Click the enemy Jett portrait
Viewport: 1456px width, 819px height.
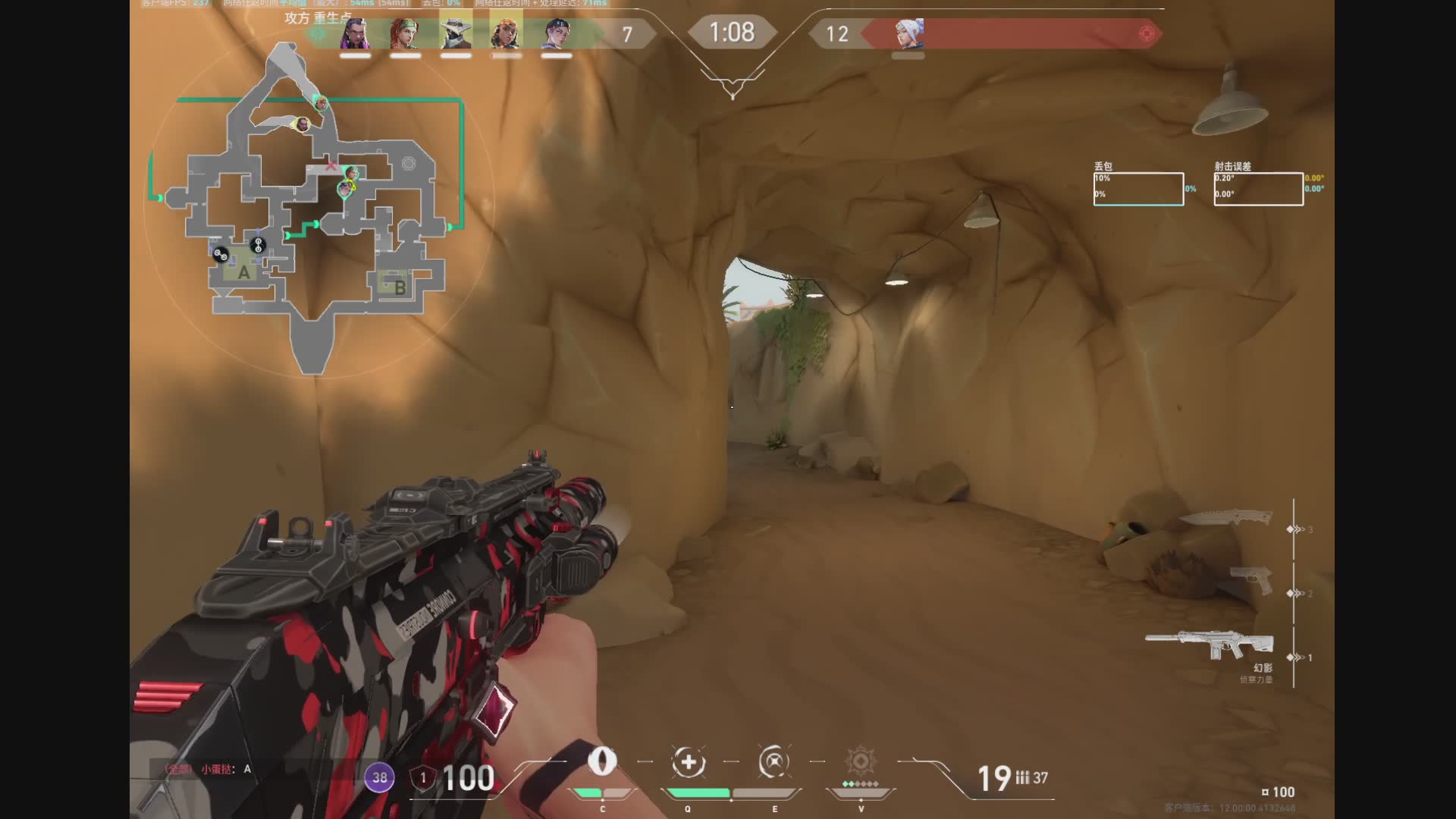click(908, 34)
